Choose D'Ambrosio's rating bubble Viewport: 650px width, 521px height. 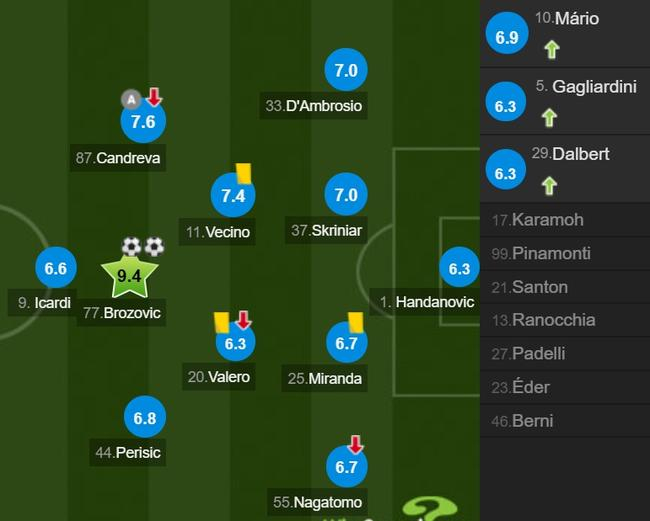346,71
